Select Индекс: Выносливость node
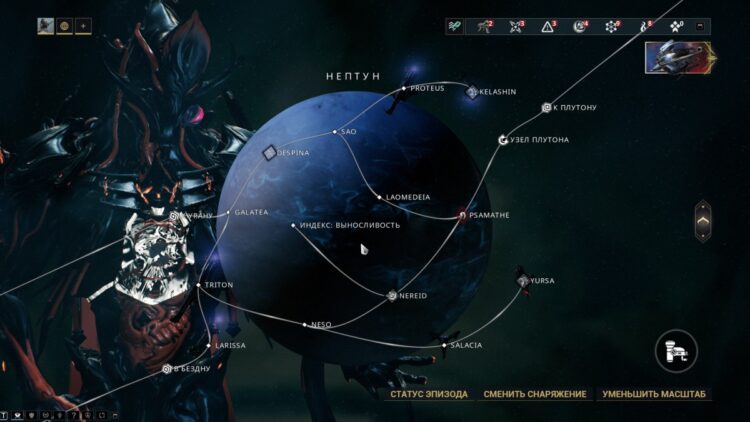This screenshot has width=750, height=422. tap(293, 225)
